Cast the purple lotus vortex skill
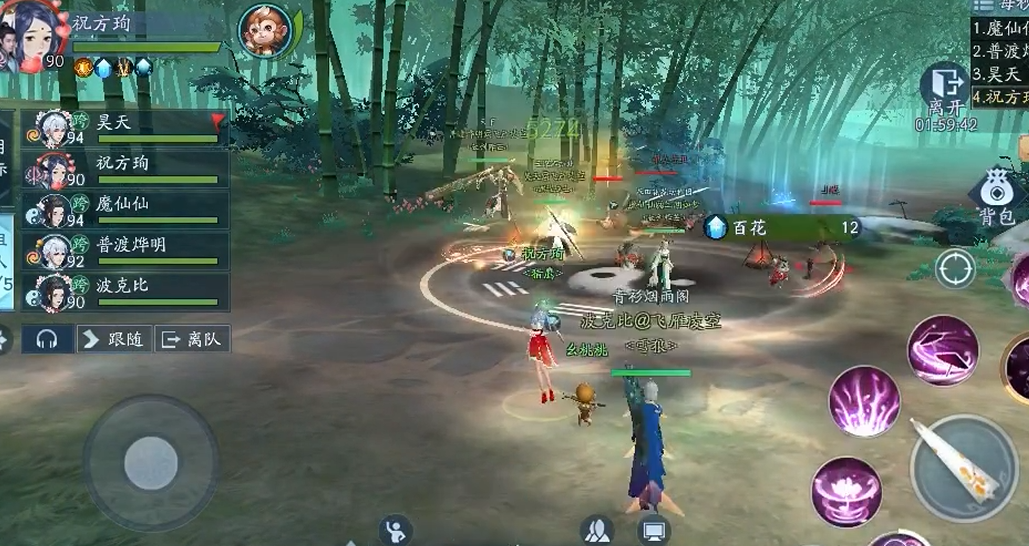 coord(846,492)
